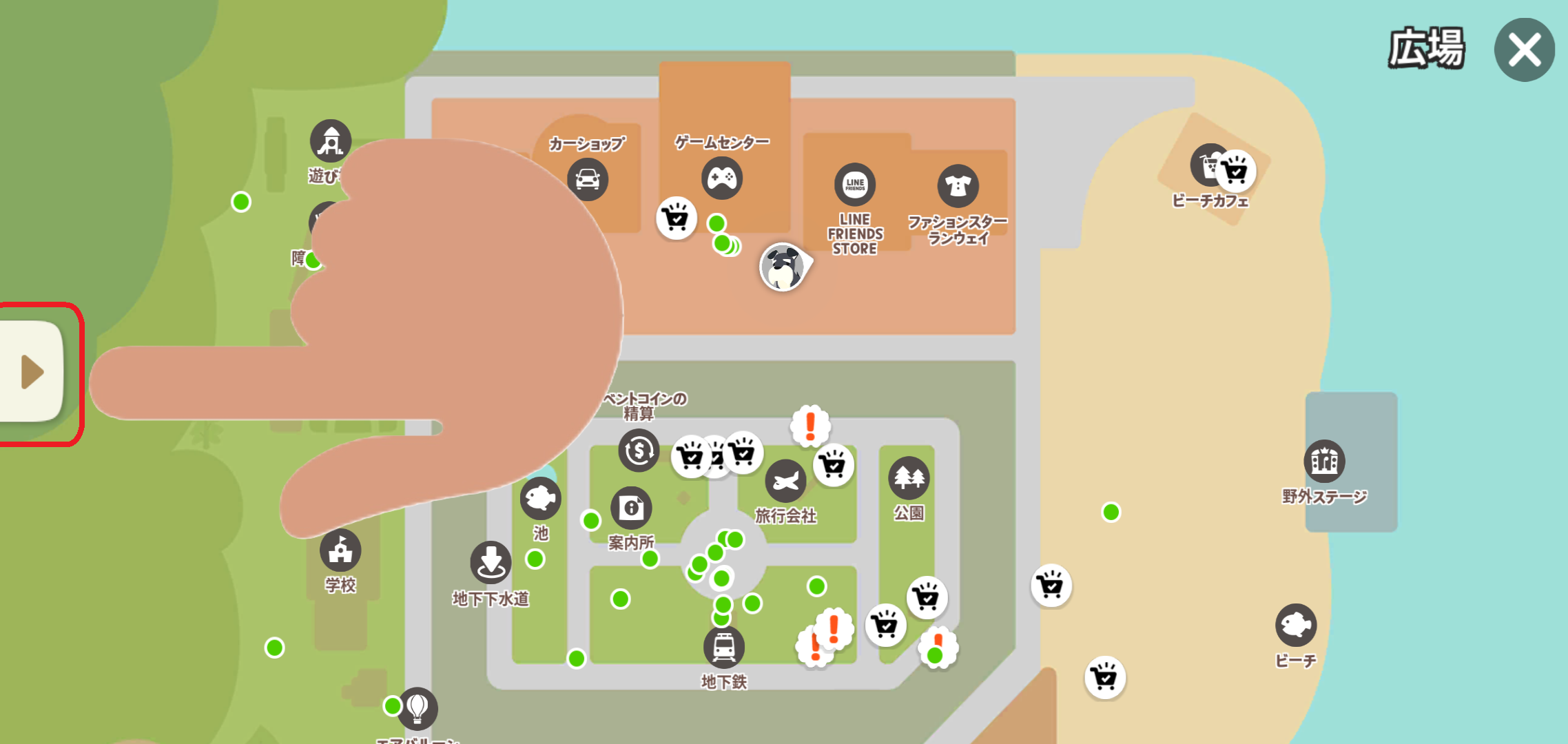Open the park tree marker

coord(909,477)
